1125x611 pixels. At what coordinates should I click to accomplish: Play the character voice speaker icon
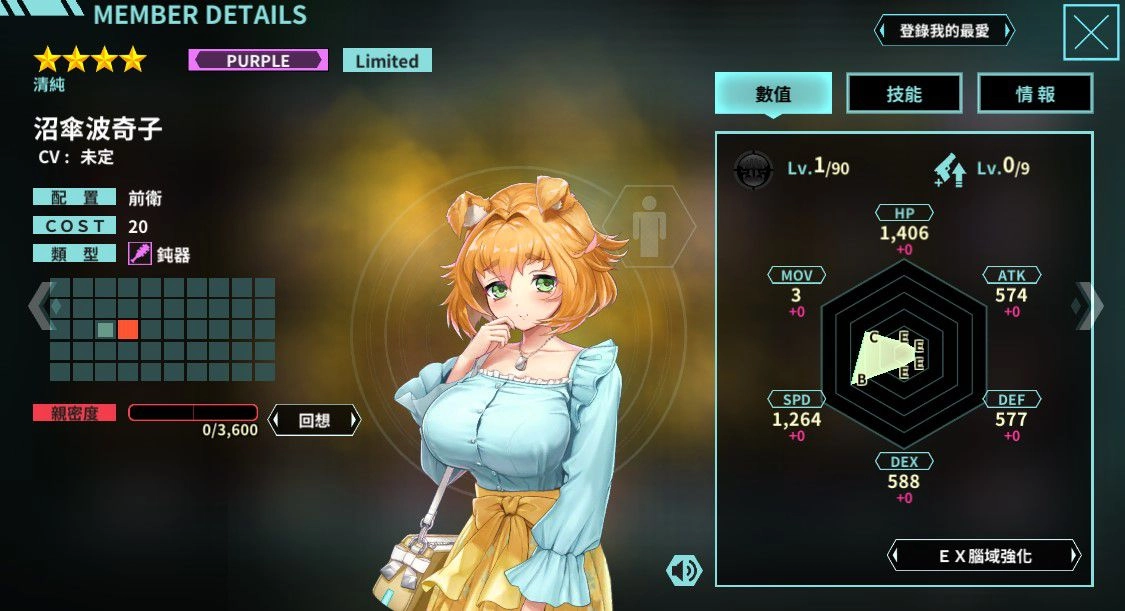tap(684, 570)
